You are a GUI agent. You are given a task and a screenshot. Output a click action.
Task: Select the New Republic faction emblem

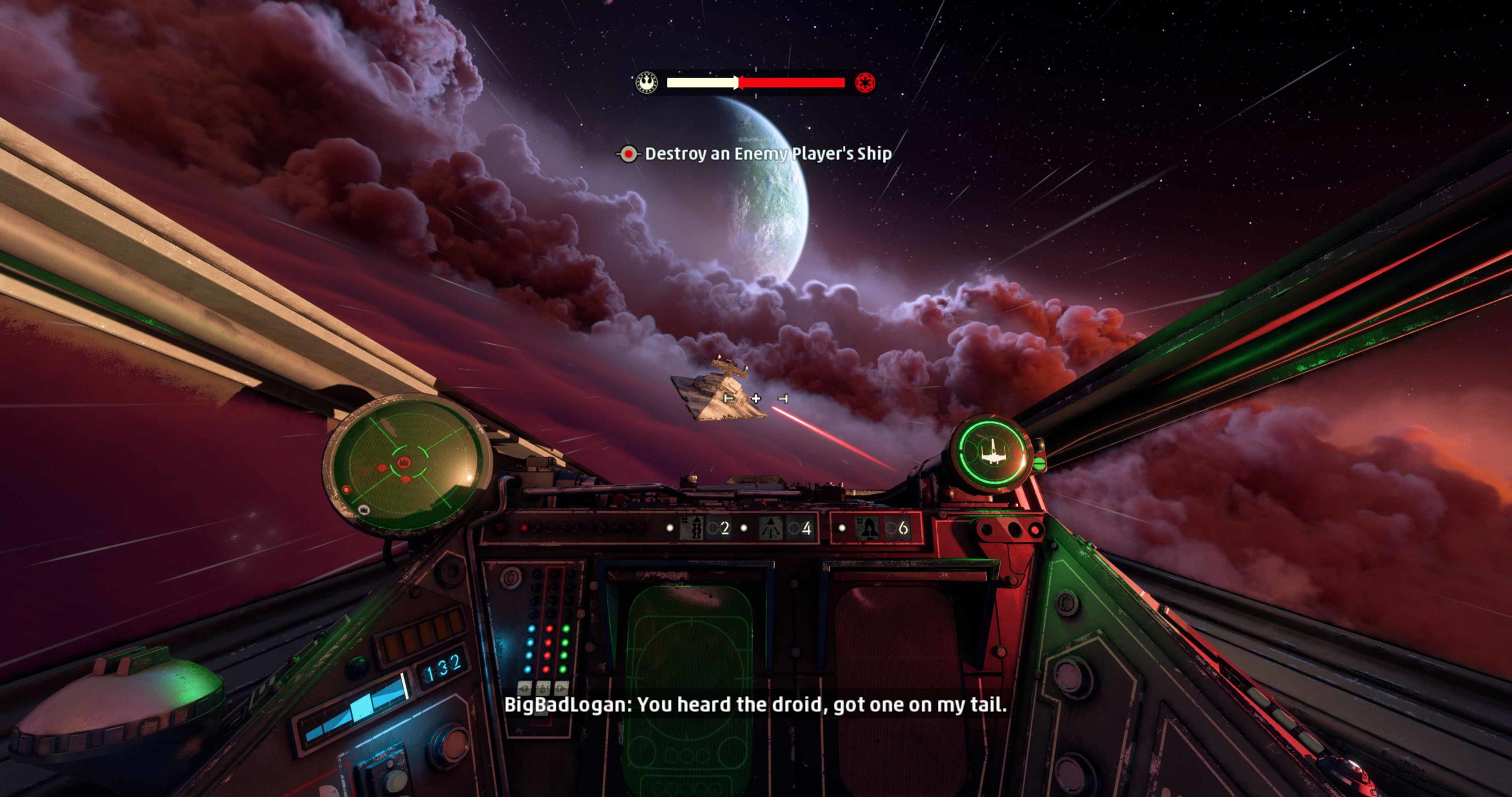(647, 83)
